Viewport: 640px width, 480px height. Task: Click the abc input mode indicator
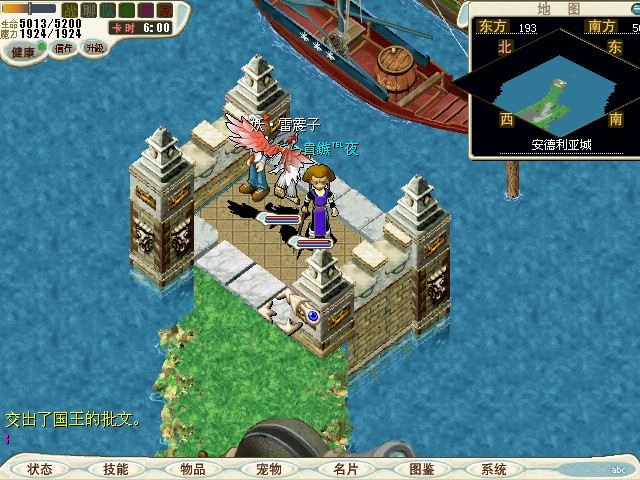click(x=618, y=469)
